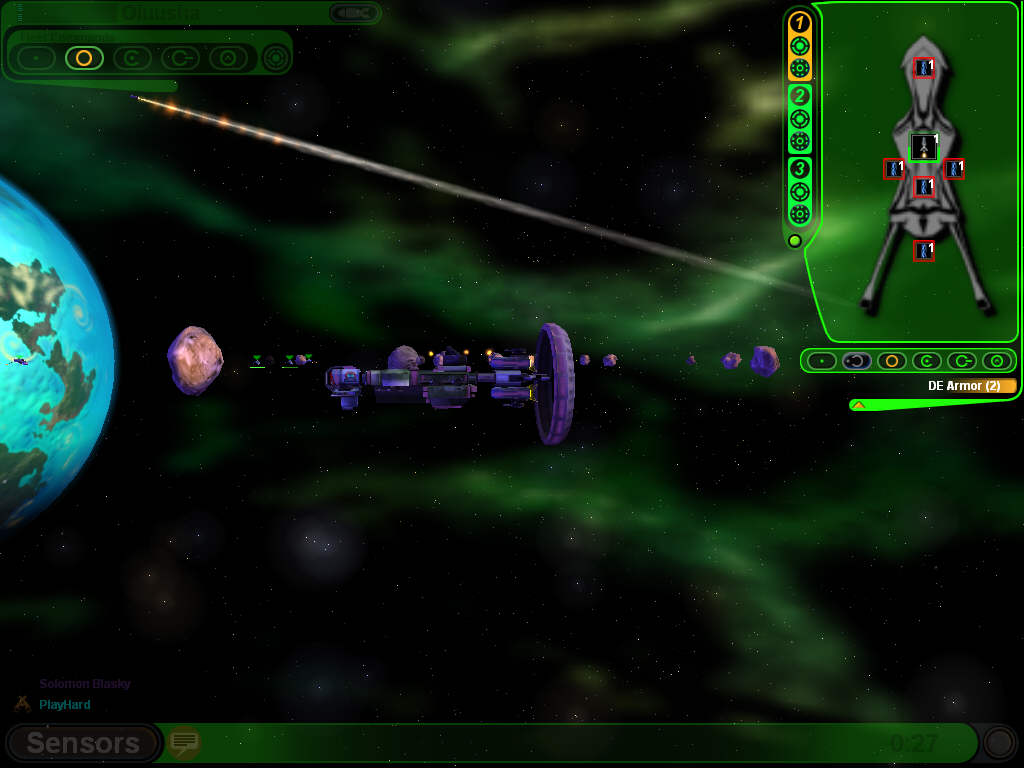Click the small green indicator light below group 3
The height and width of the screenshot is (768, 1024).
click(795, 241)
